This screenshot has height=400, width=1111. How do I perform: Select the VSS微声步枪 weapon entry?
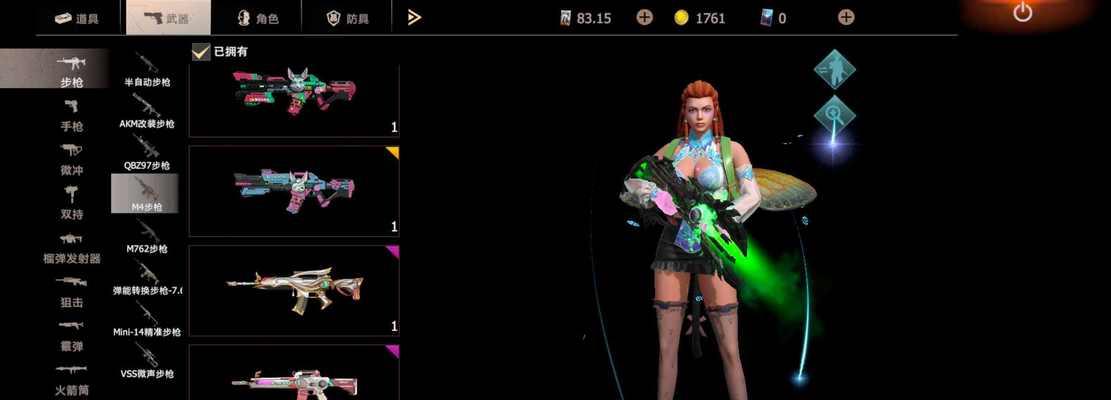(x=148, y=362)
